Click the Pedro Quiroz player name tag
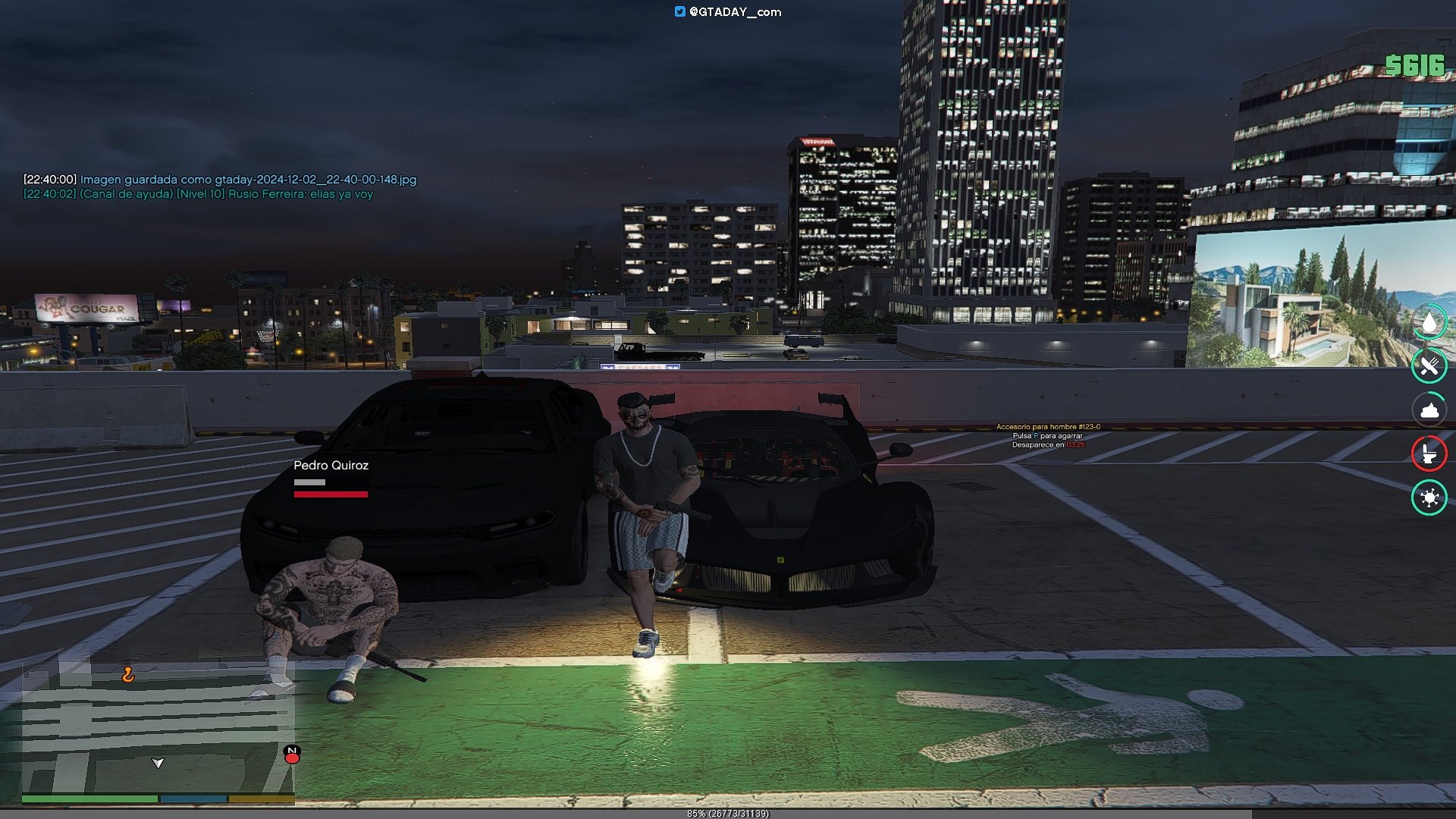The width and height of the screenshot is (1456, 819). pyautogui.click(x=331, y=466)
